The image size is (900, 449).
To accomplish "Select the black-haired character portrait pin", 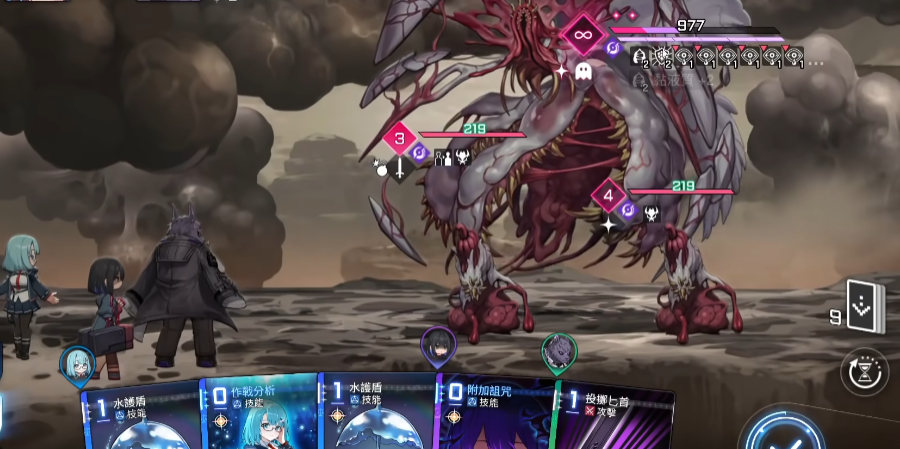I will 437,345.
